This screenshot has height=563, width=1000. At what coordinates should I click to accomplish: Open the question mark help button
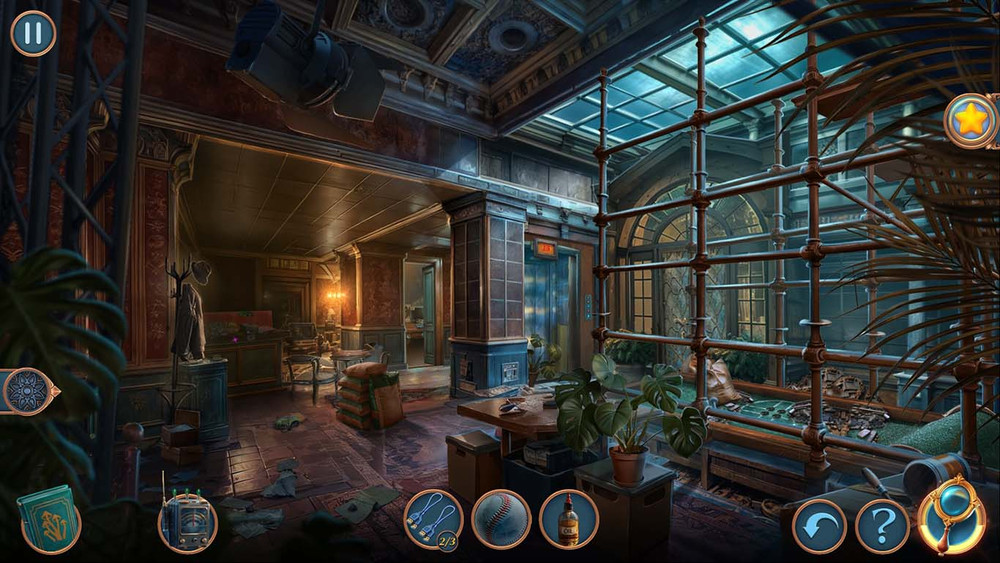tap(882, 526)
